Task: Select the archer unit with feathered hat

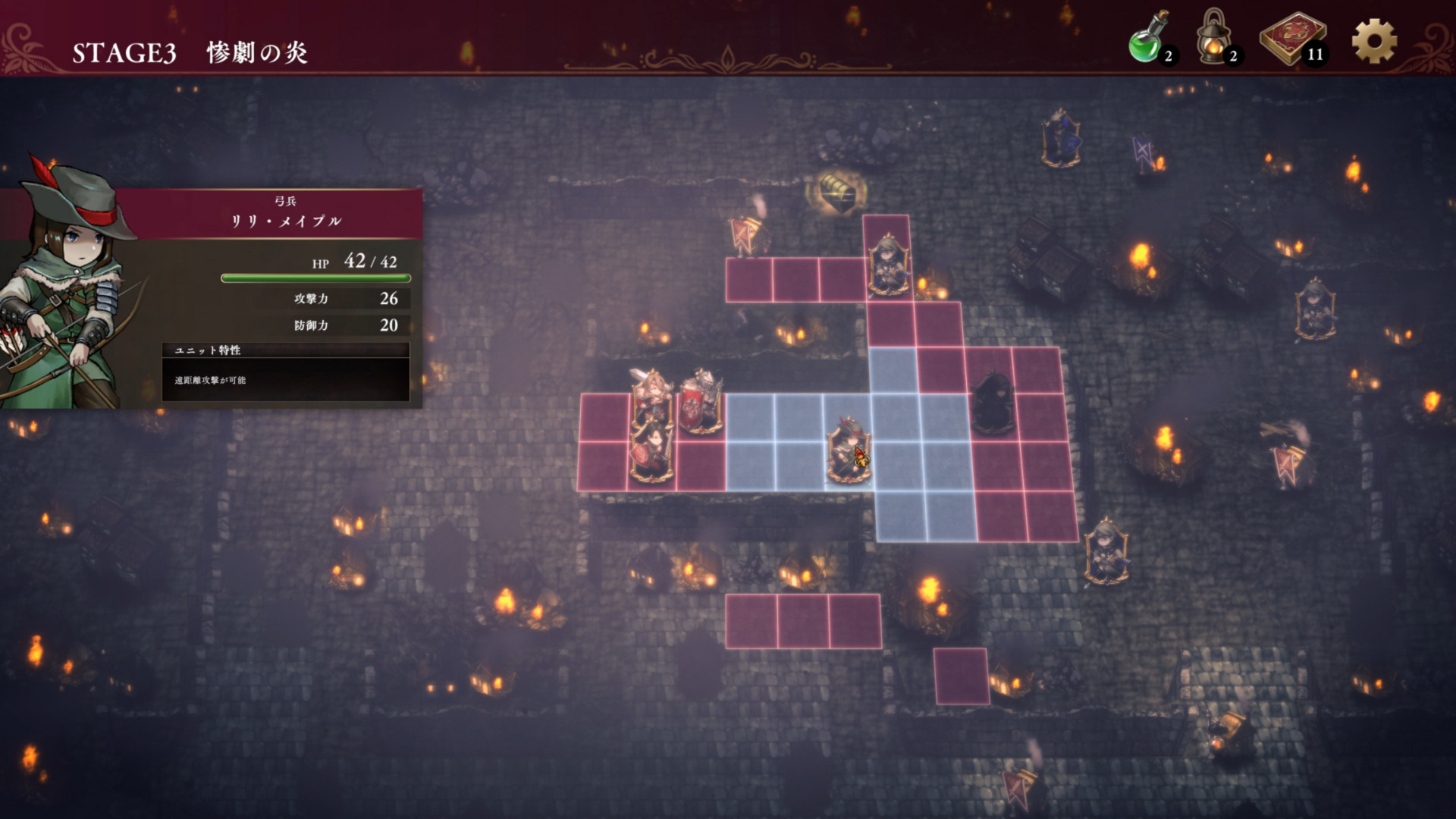Action: (x=848, y=451)
